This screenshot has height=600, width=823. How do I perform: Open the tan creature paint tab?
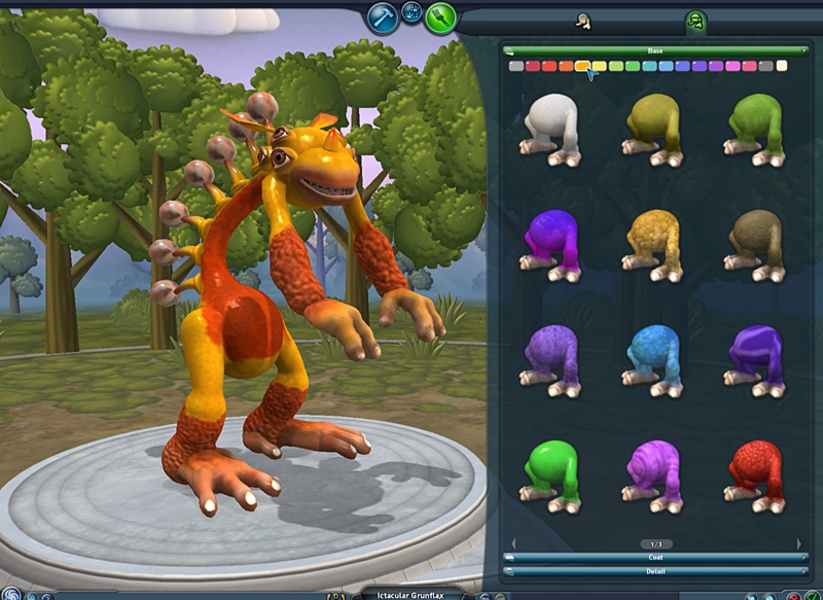click(584, 20)
